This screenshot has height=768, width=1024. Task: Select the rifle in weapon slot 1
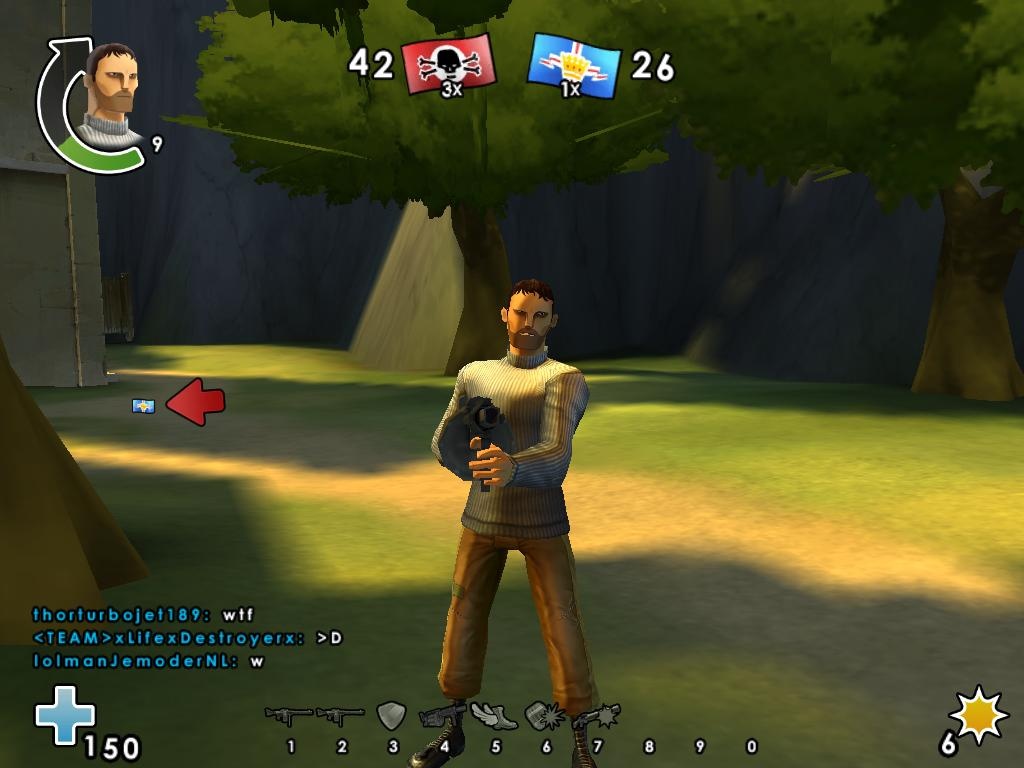tap(288, 716)
